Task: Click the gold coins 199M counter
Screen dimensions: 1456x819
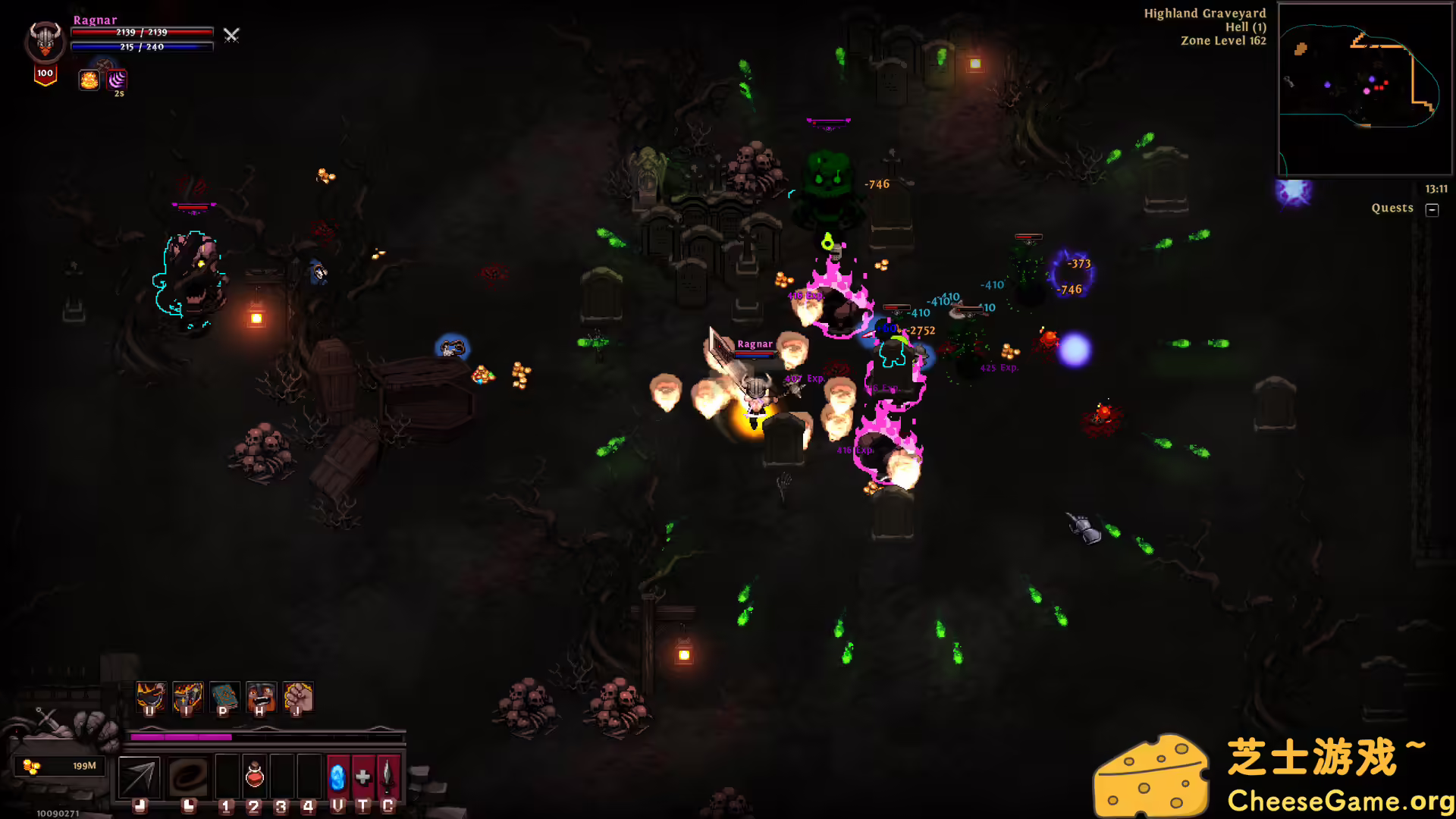Action: pos(61,766)
